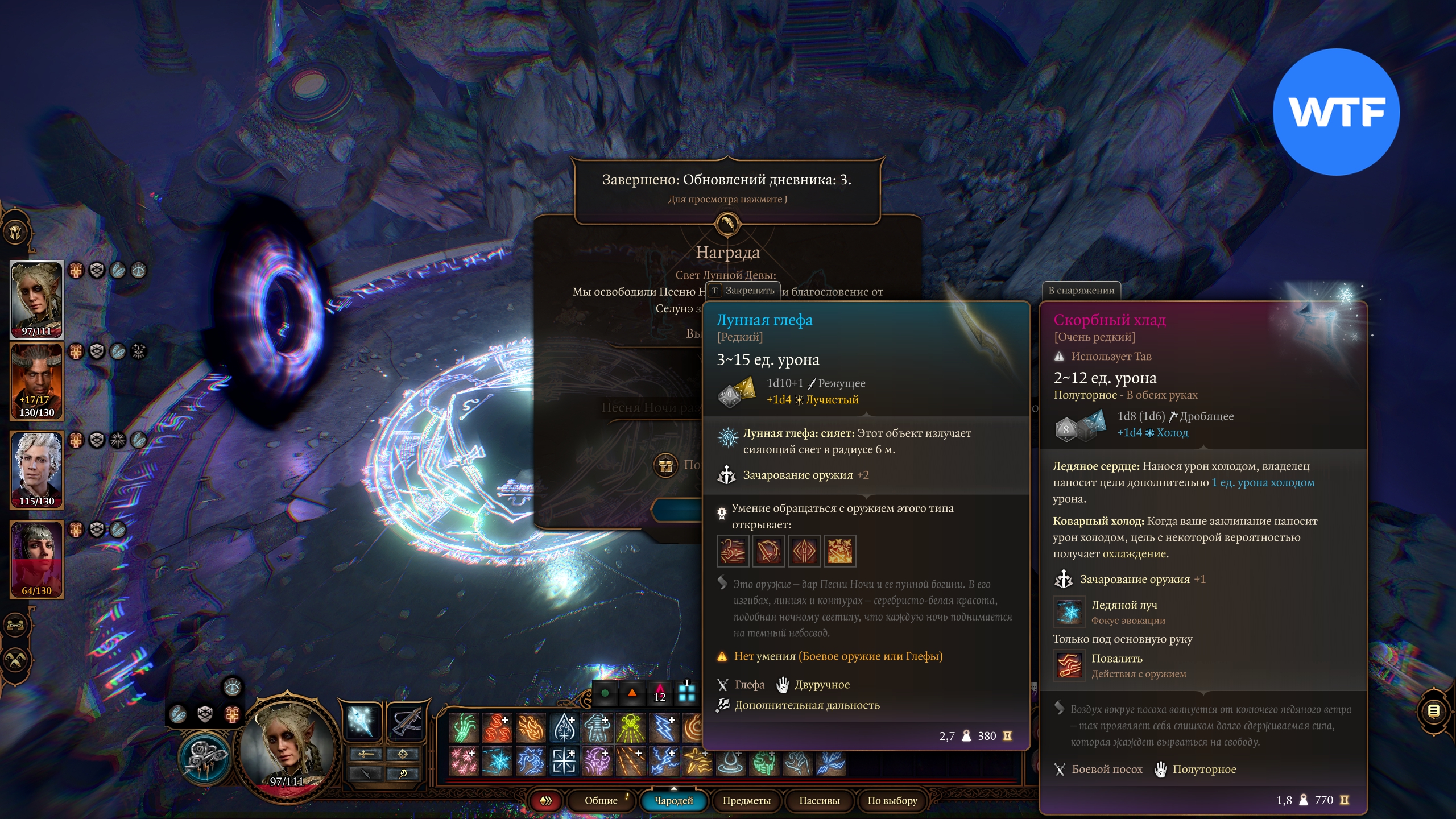
Task: Switch to the По выбору tab
Action: pos(892,800)
